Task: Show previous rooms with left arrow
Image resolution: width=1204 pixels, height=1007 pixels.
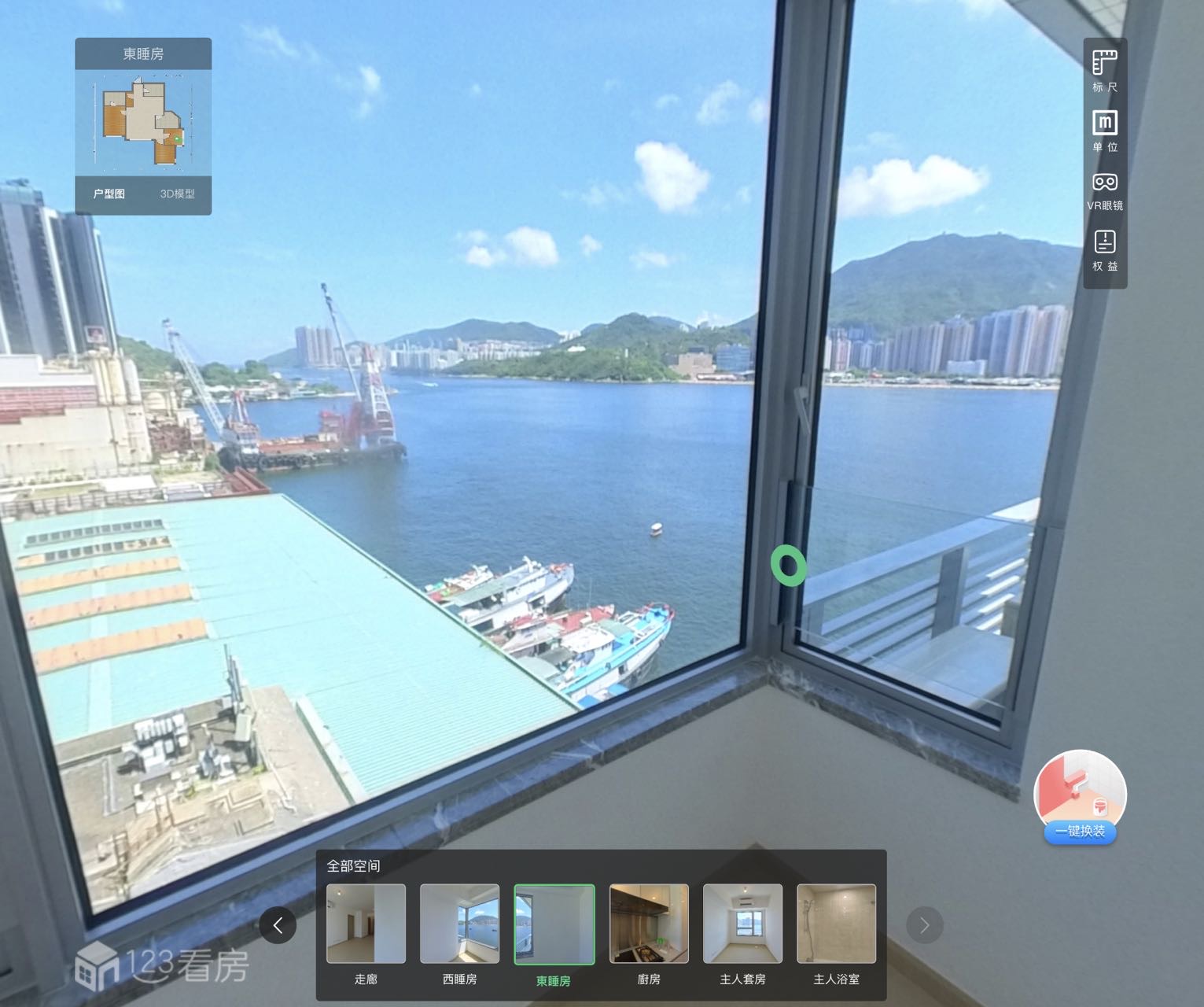Action: click(x=278, y=925)
